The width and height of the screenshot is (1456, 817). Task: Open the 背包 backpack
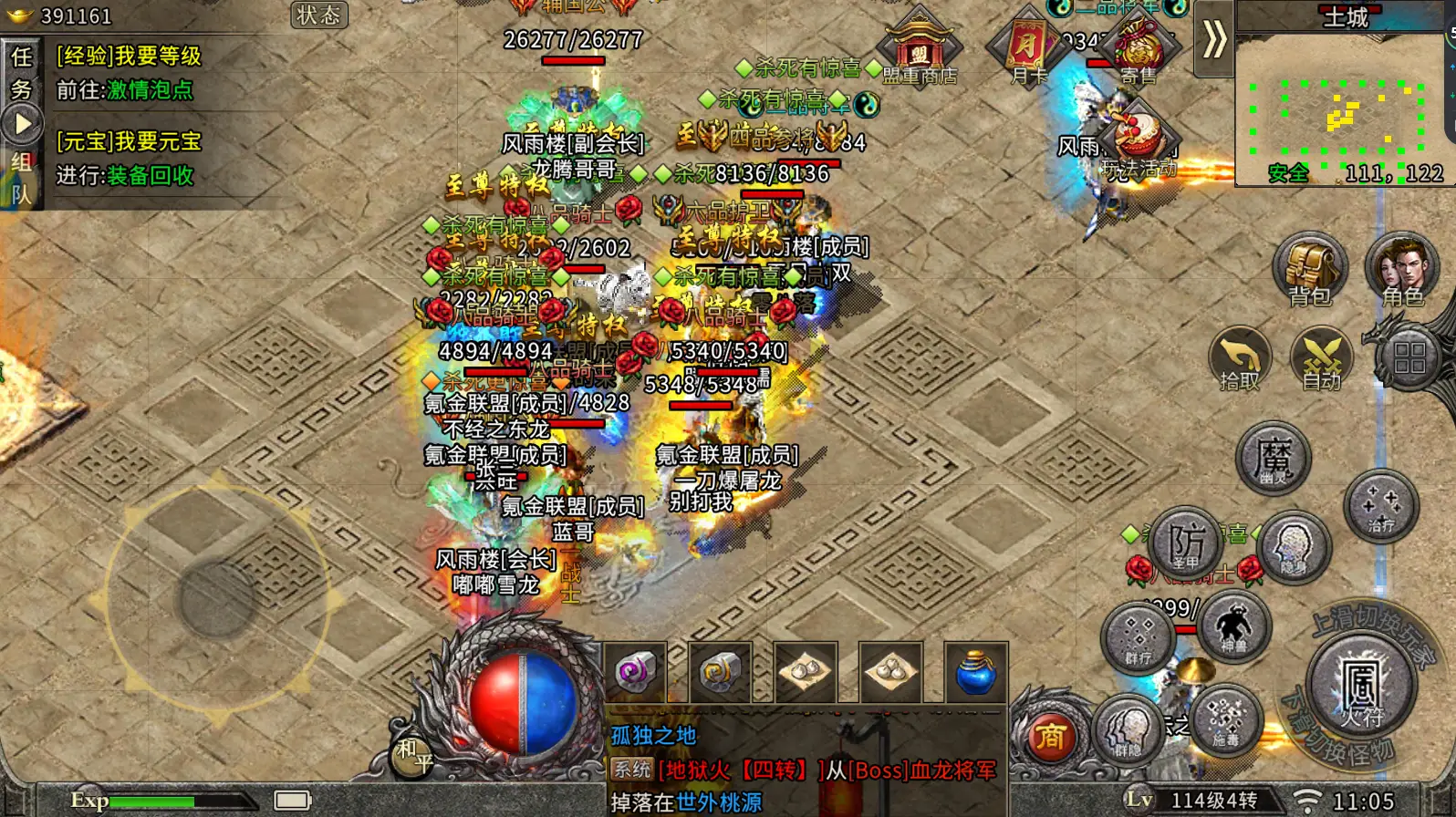(x=1310, y=270)
